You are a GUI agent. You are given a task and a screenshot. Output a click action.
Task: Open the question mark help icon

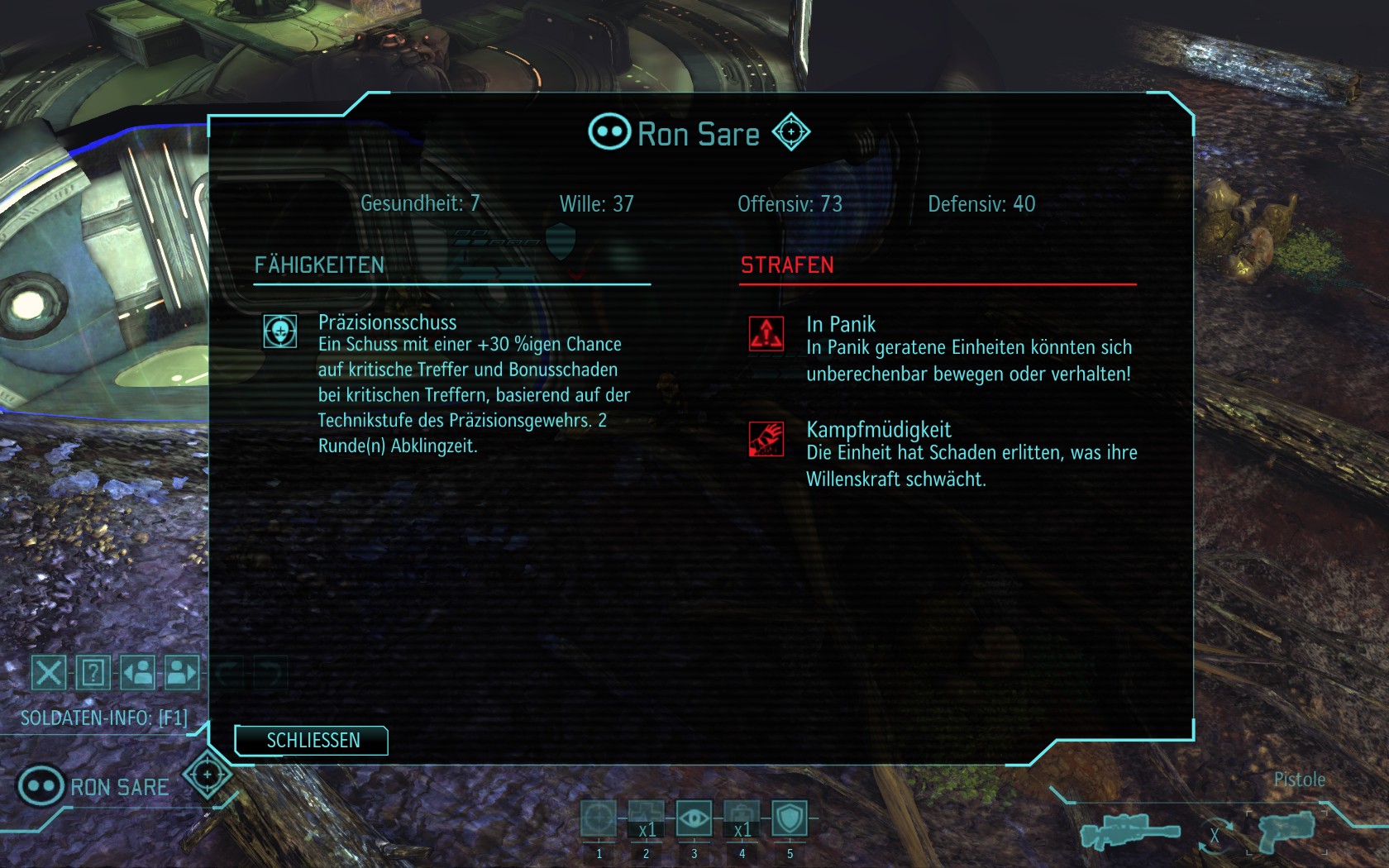(93, 673)
